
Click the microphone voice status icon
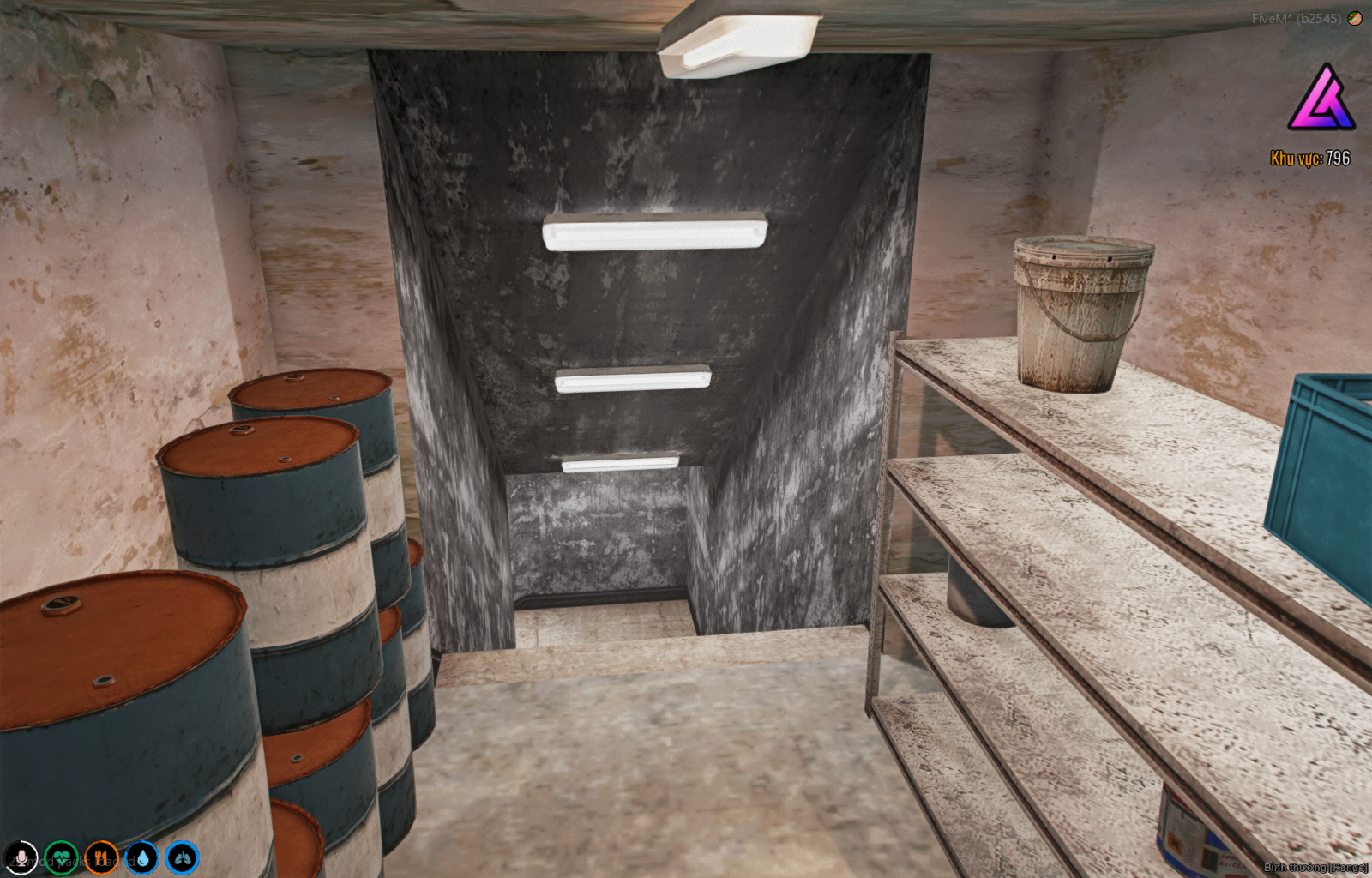[21, 857]
